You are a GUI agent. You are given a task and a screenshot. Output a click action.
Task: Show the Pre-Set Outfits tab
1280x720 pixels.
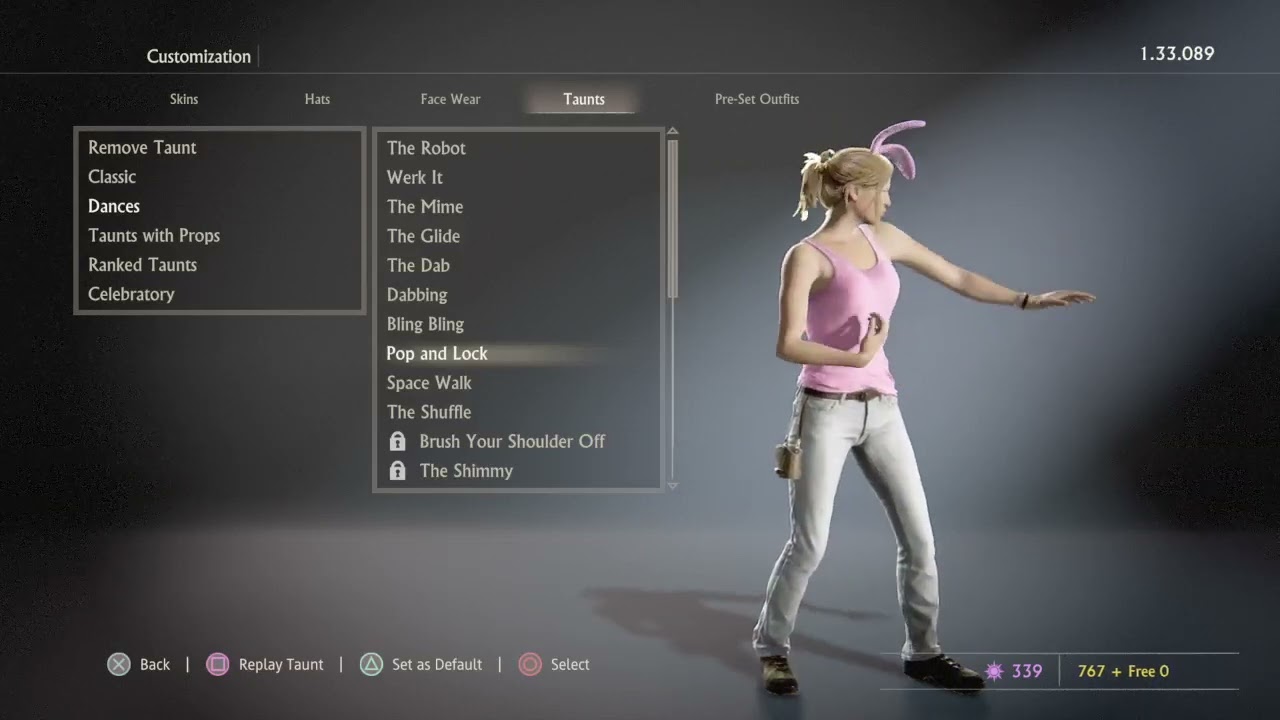click(x=756, y=99)
